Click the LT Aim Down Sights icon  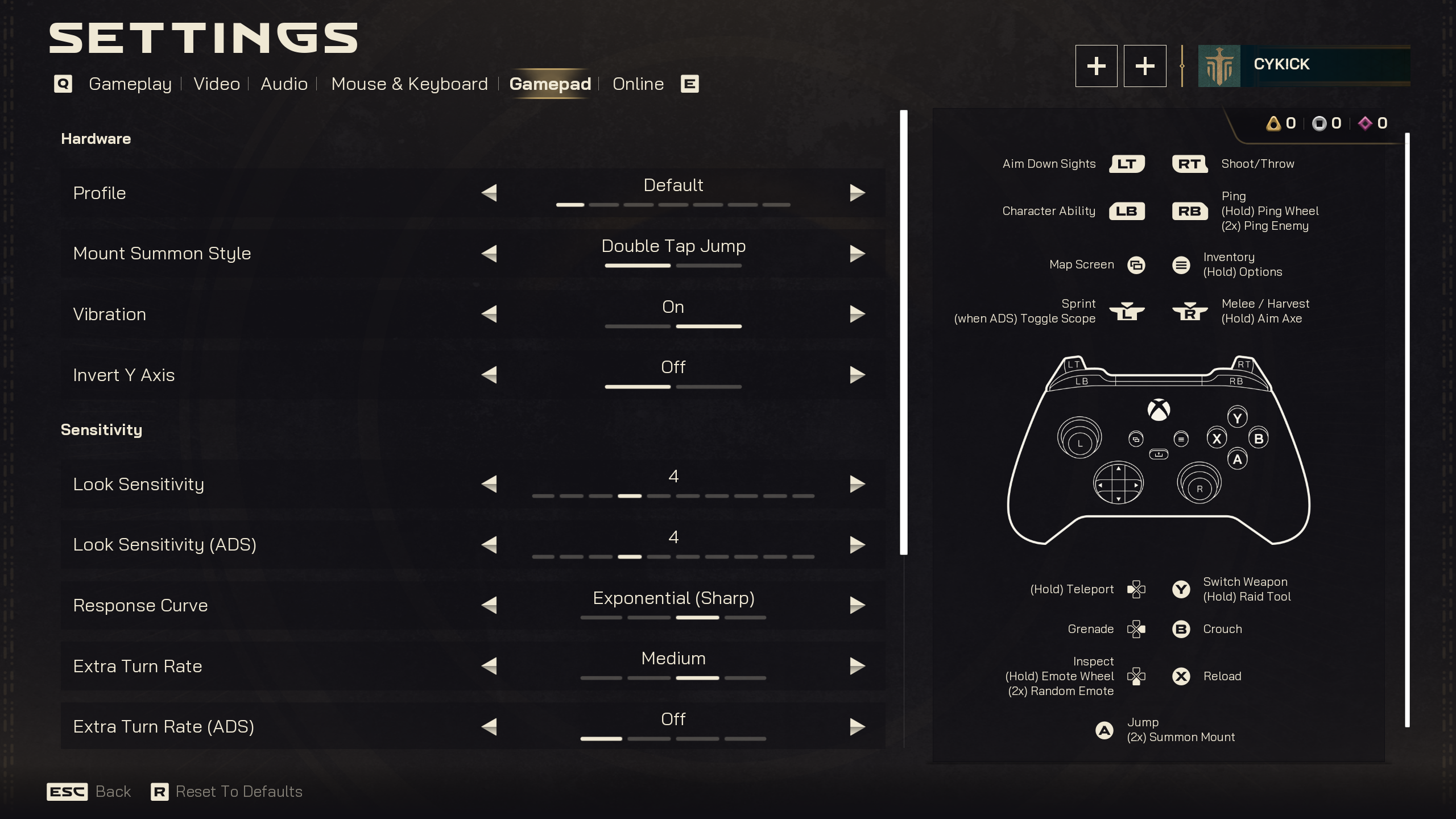[x=1127, y=164]
